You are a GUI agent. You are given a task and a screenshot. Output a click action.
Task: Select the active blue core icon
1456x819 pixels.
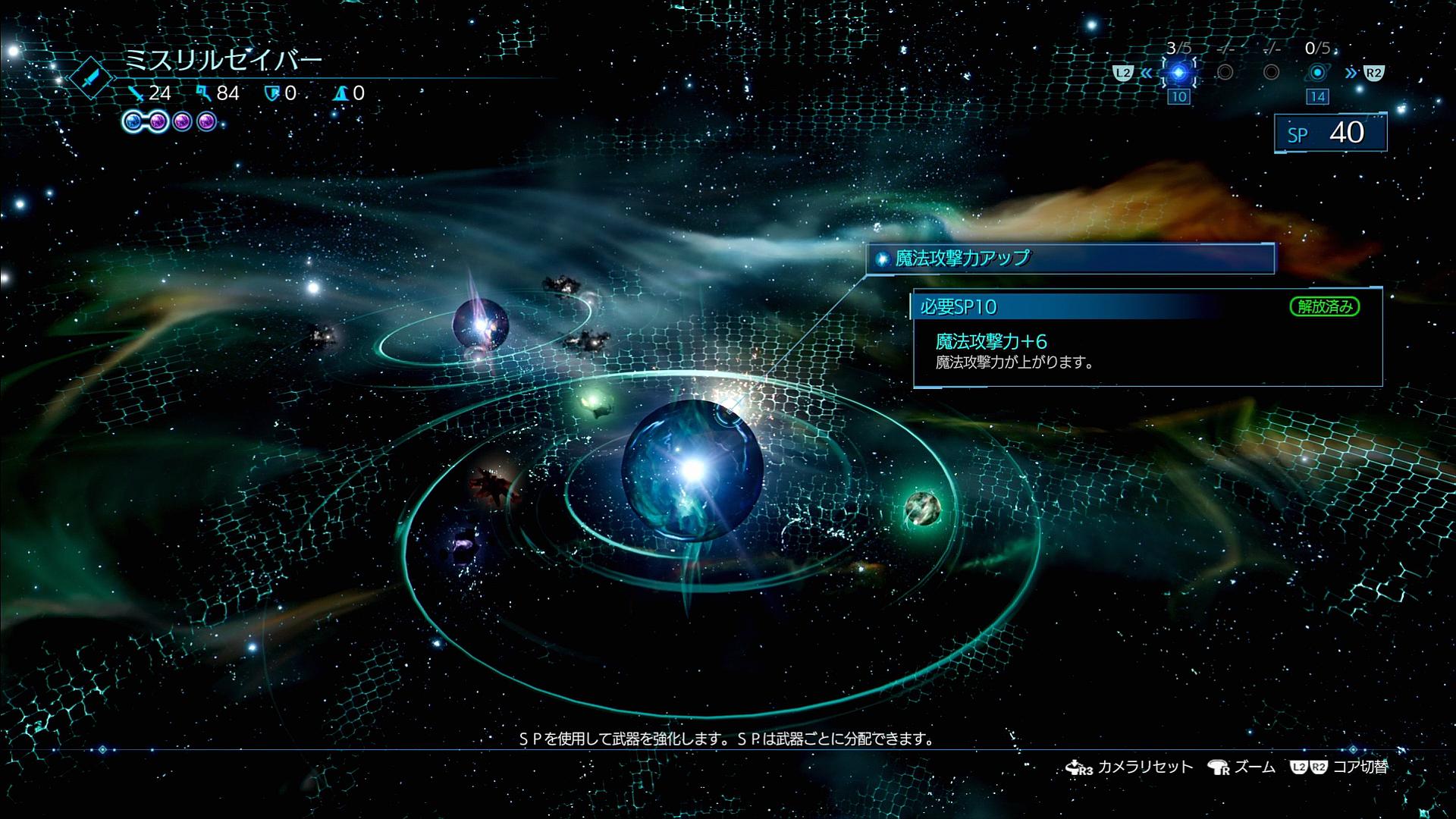1178,73
